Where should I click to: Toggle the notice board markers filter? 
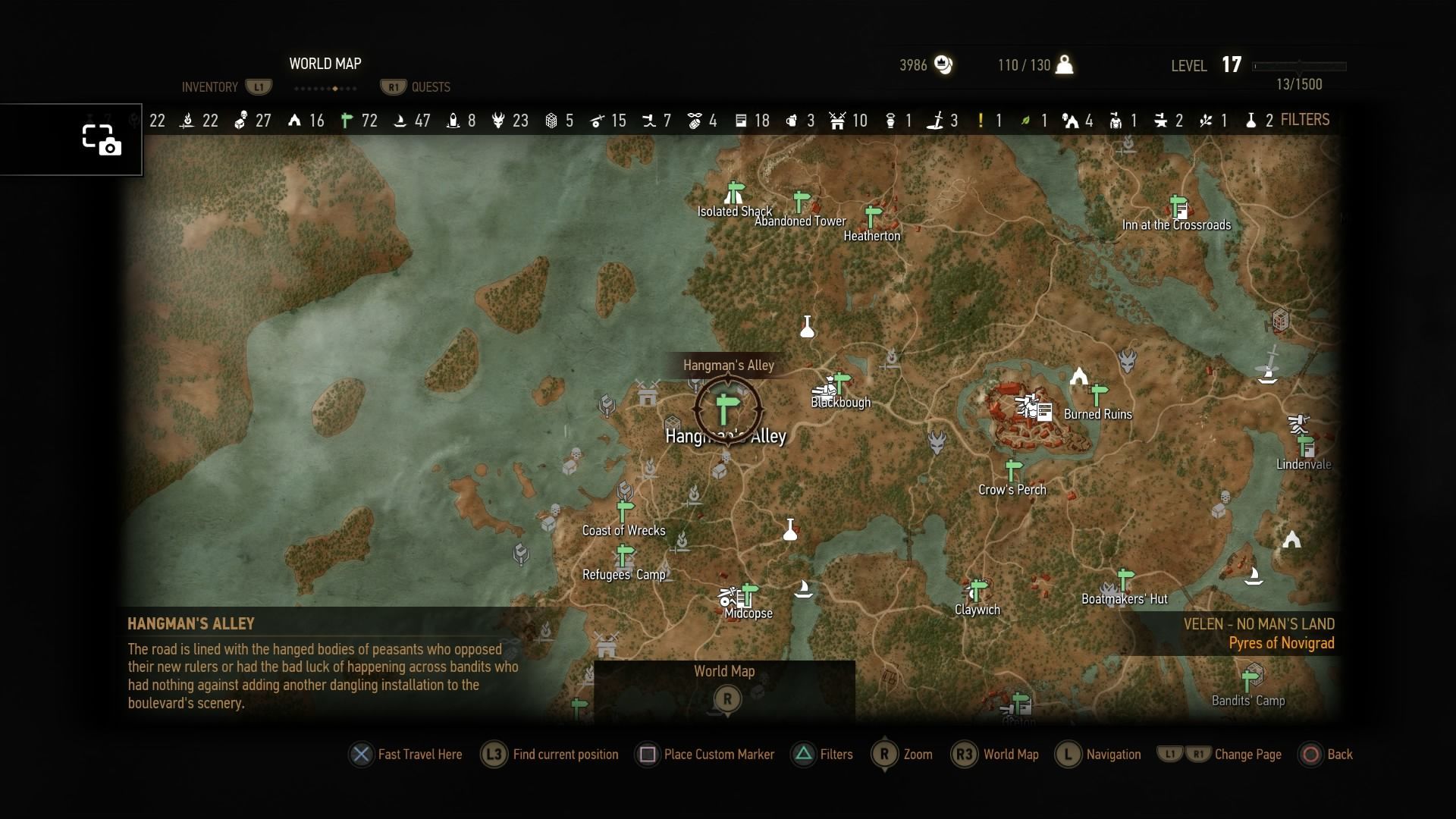point(741,120)
